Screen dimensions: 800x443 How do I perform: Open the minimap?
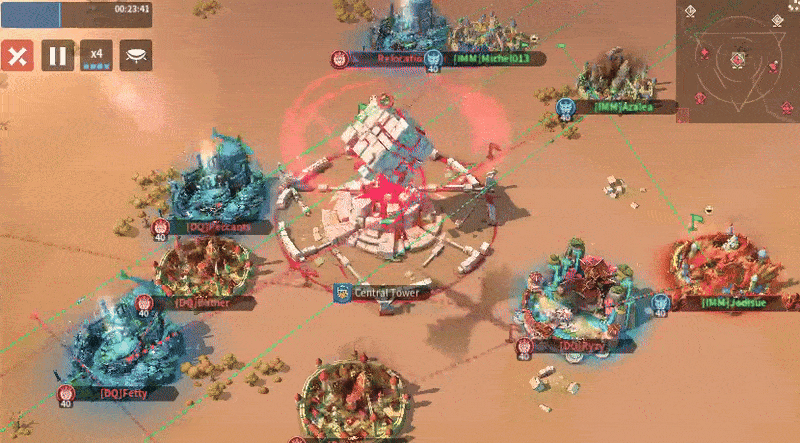click(x=738, y=56)
